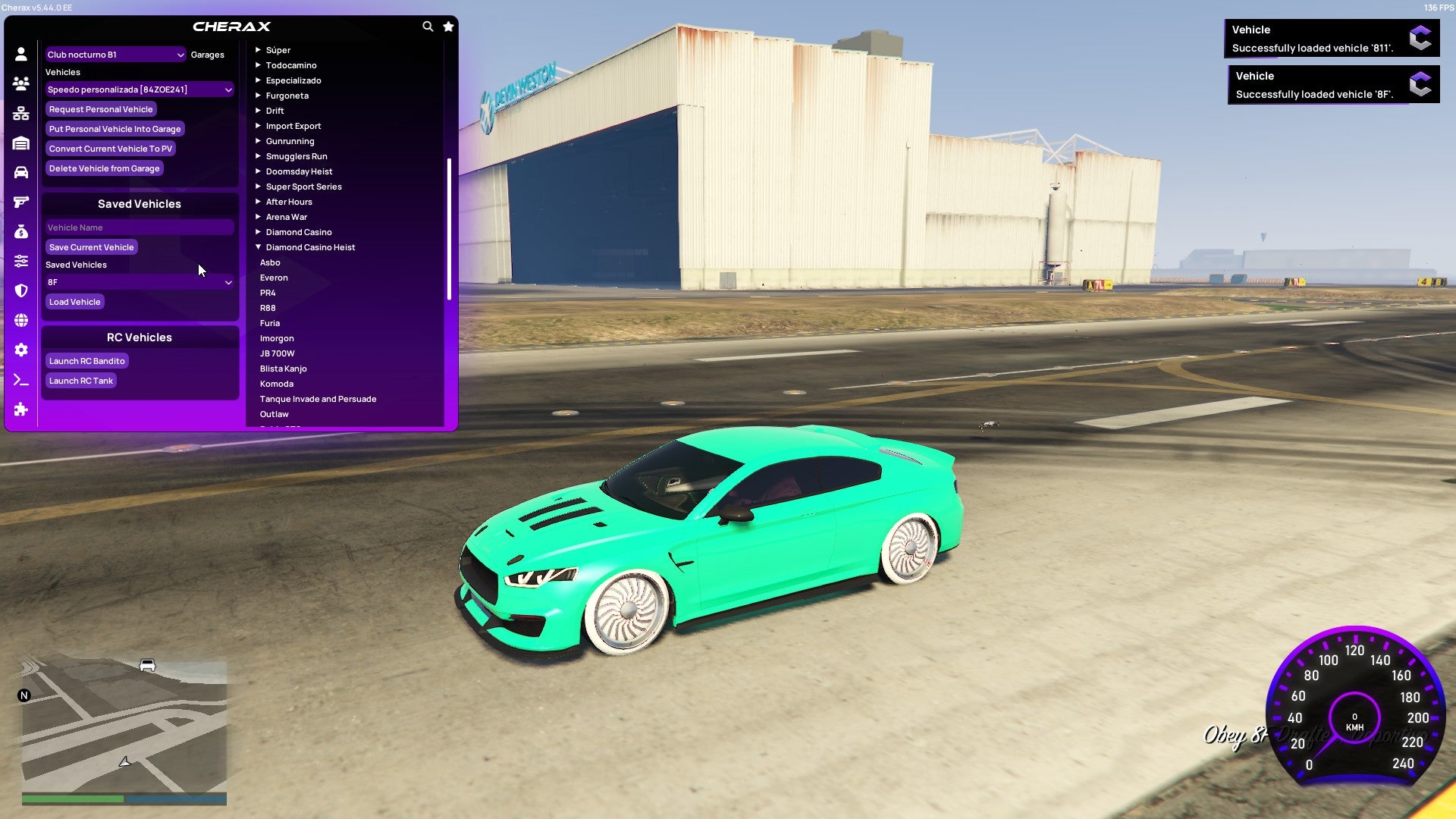Open the Club nocturno B1 dropdown
1456x819 pixels.
[114, 54]
